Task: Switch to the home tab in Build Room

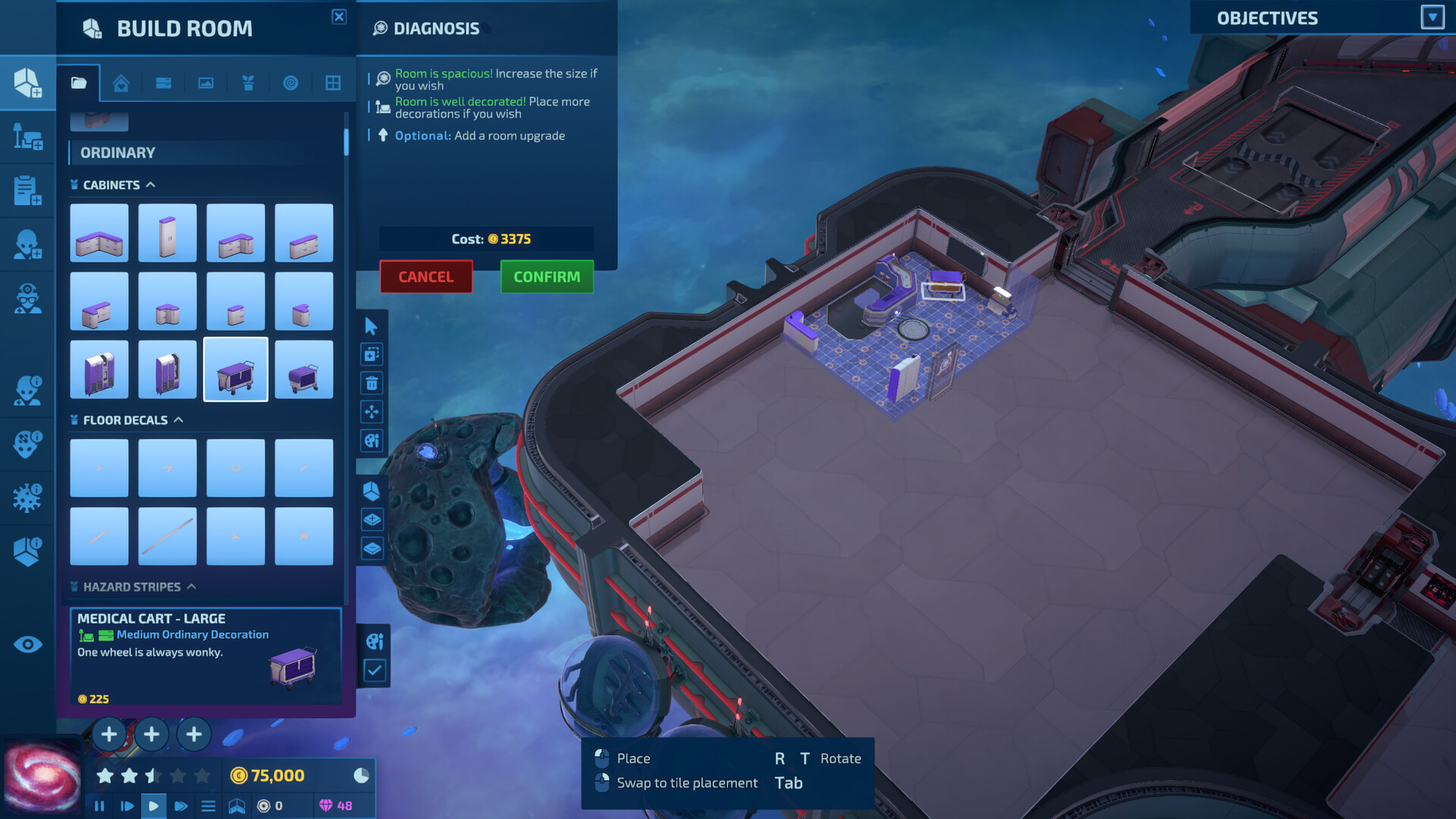Action: 121,83
